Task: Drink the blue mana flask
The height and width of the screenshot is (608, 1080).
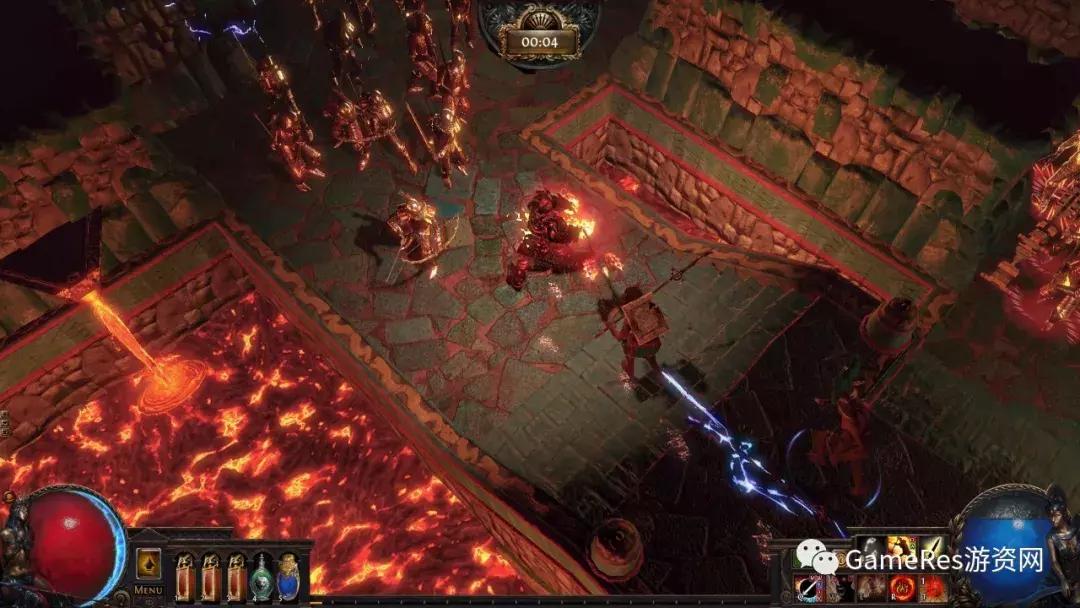Action: pos(288,576)
